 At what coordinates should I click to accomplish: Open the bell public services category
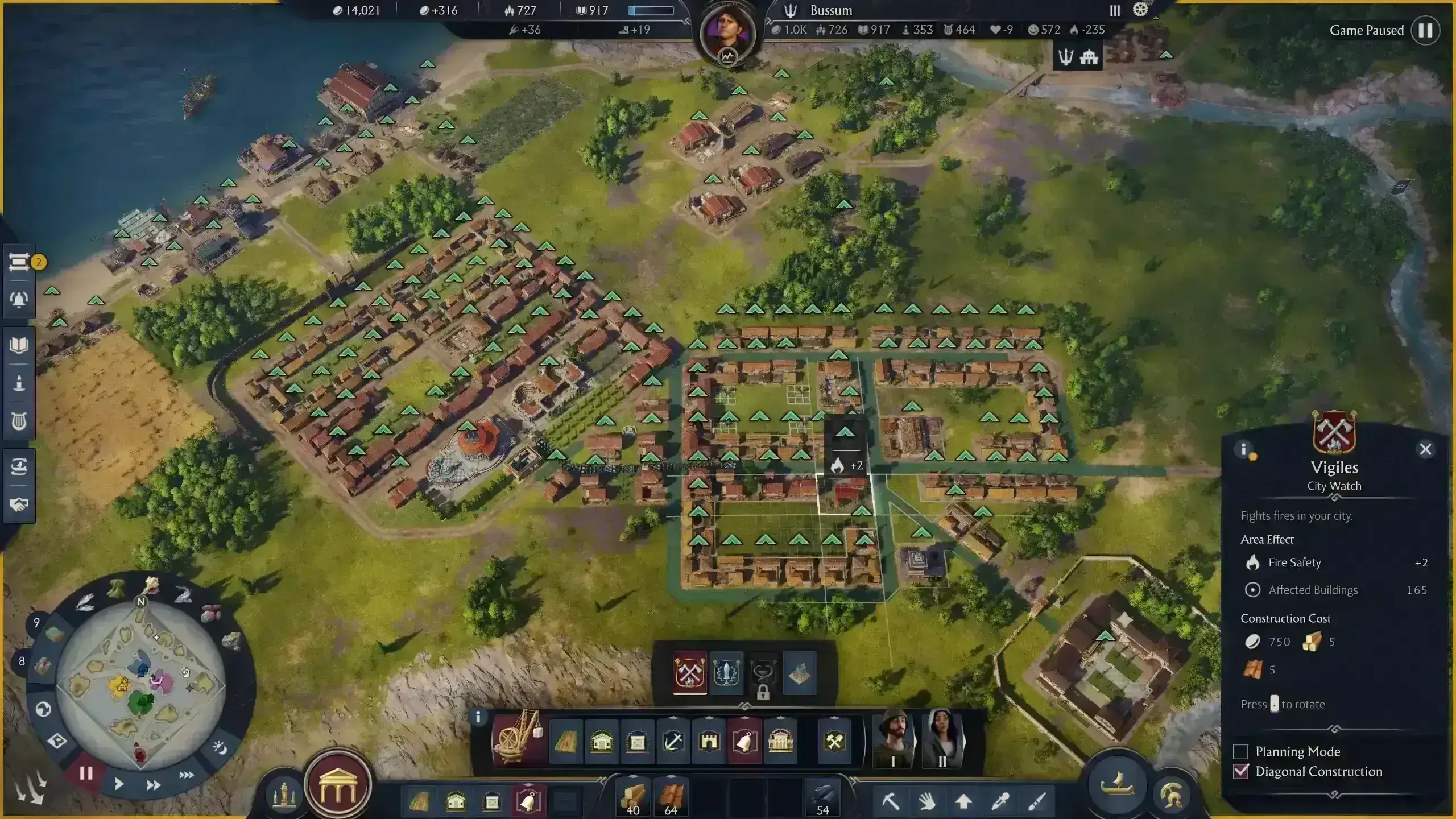(x=744, y=741)
